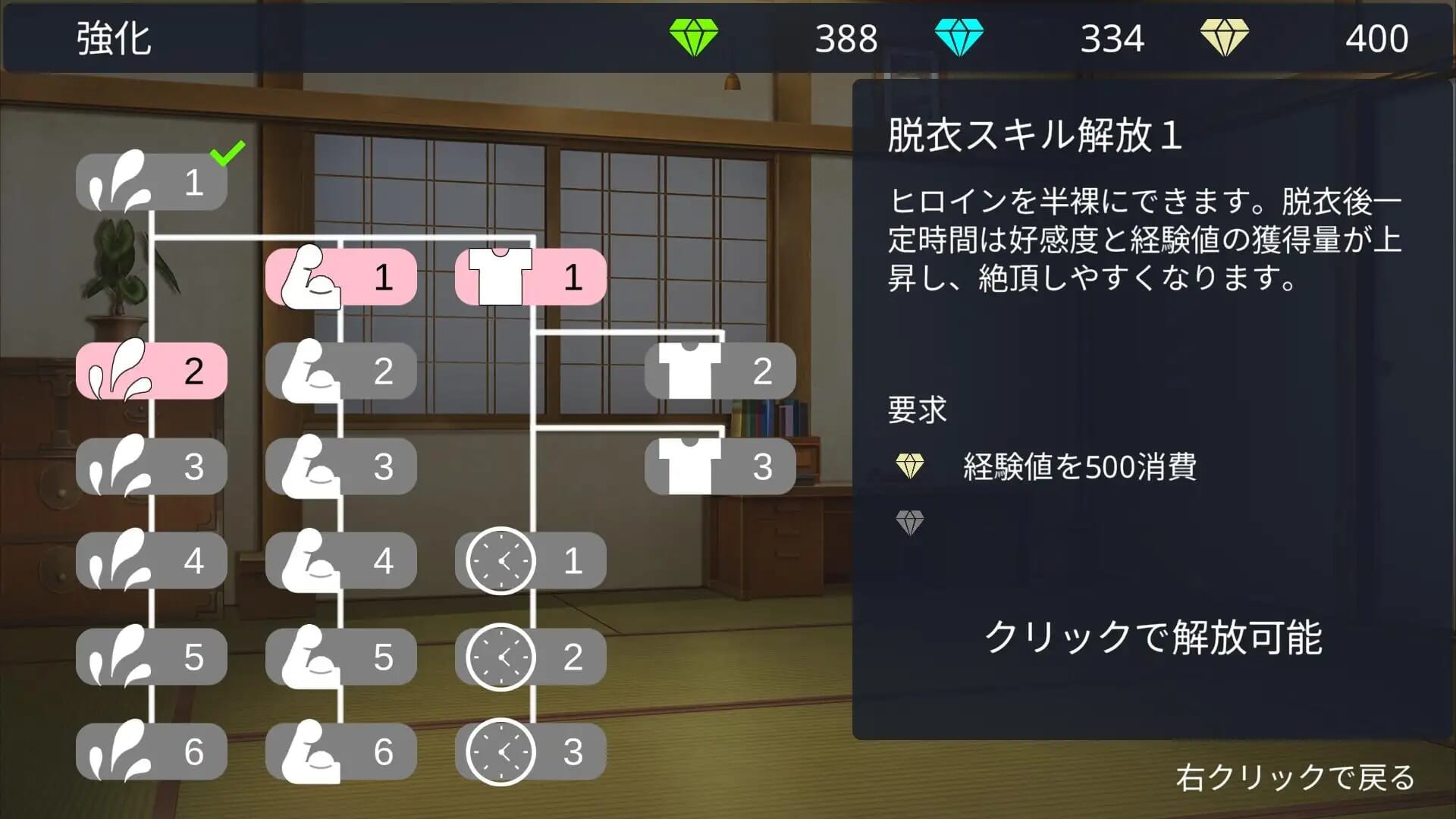Screen dimensions: 1456x819
Task: Select the muscle skill level 4 node
Action: 340,561
